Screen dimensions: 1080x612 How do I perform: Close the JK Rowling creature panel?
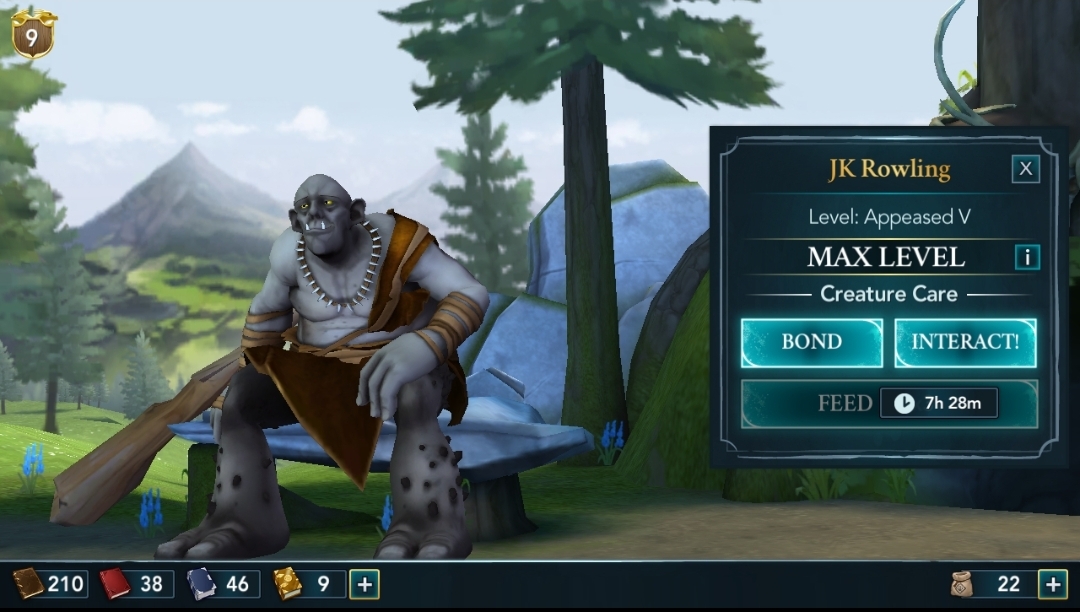(1025, 169)
